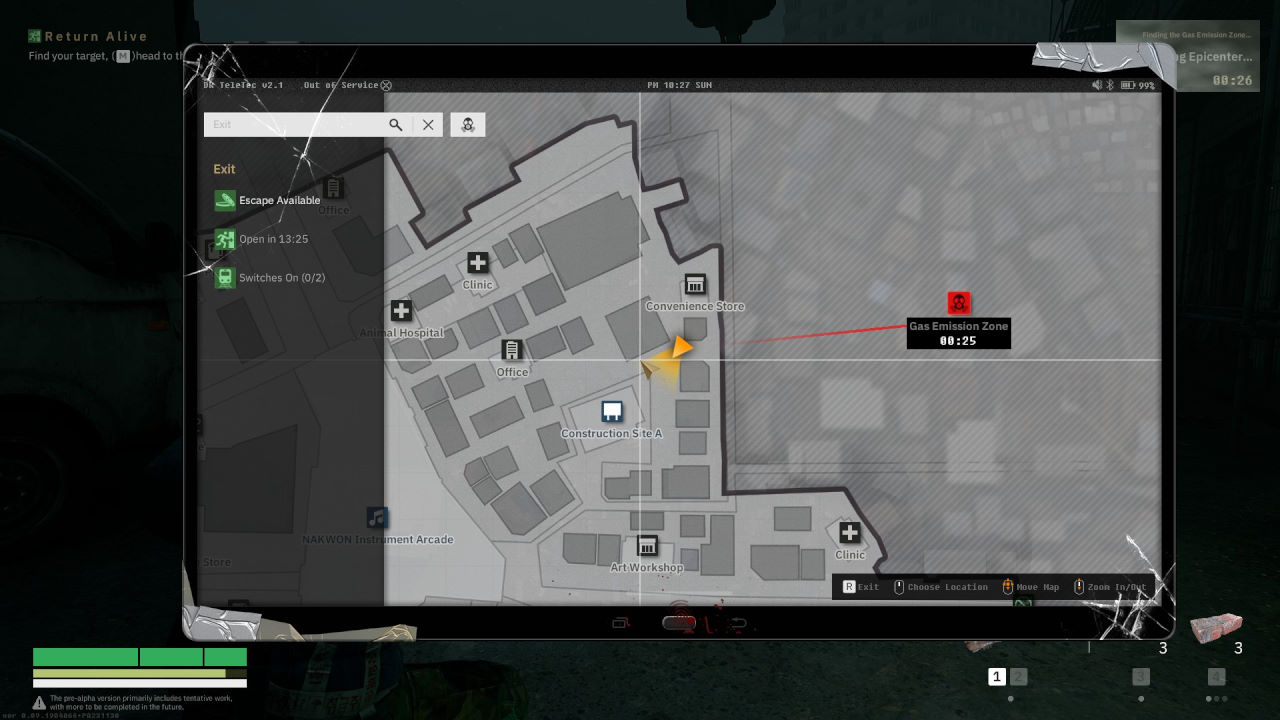This screenshot has height=720, width=1280.
Task: Clear the search with the X button
Action: [x=428, y=124]
